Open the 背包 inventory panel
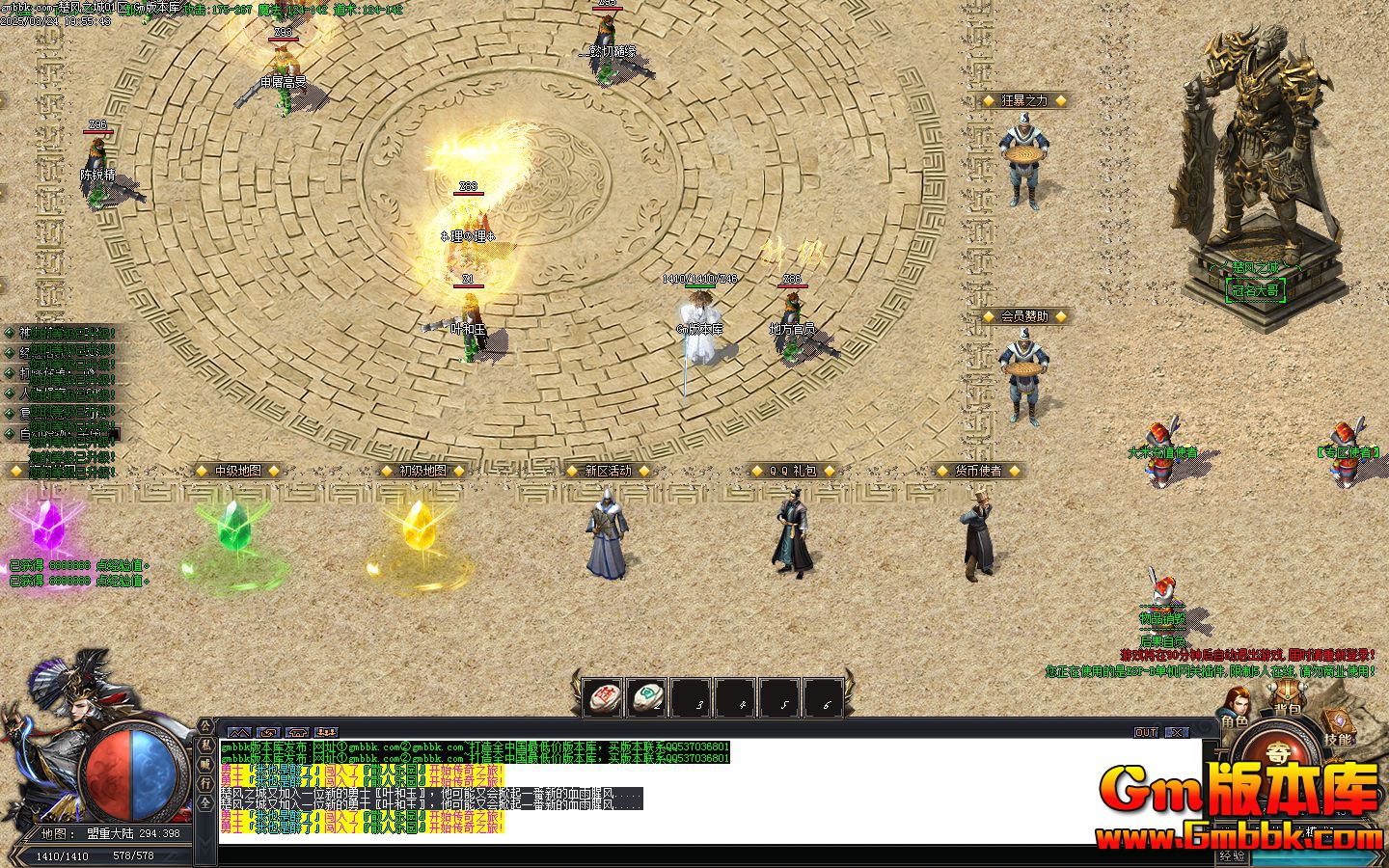Image resolution: width=1389 pixels, height=868 pixels. (x=1287, y=692)
